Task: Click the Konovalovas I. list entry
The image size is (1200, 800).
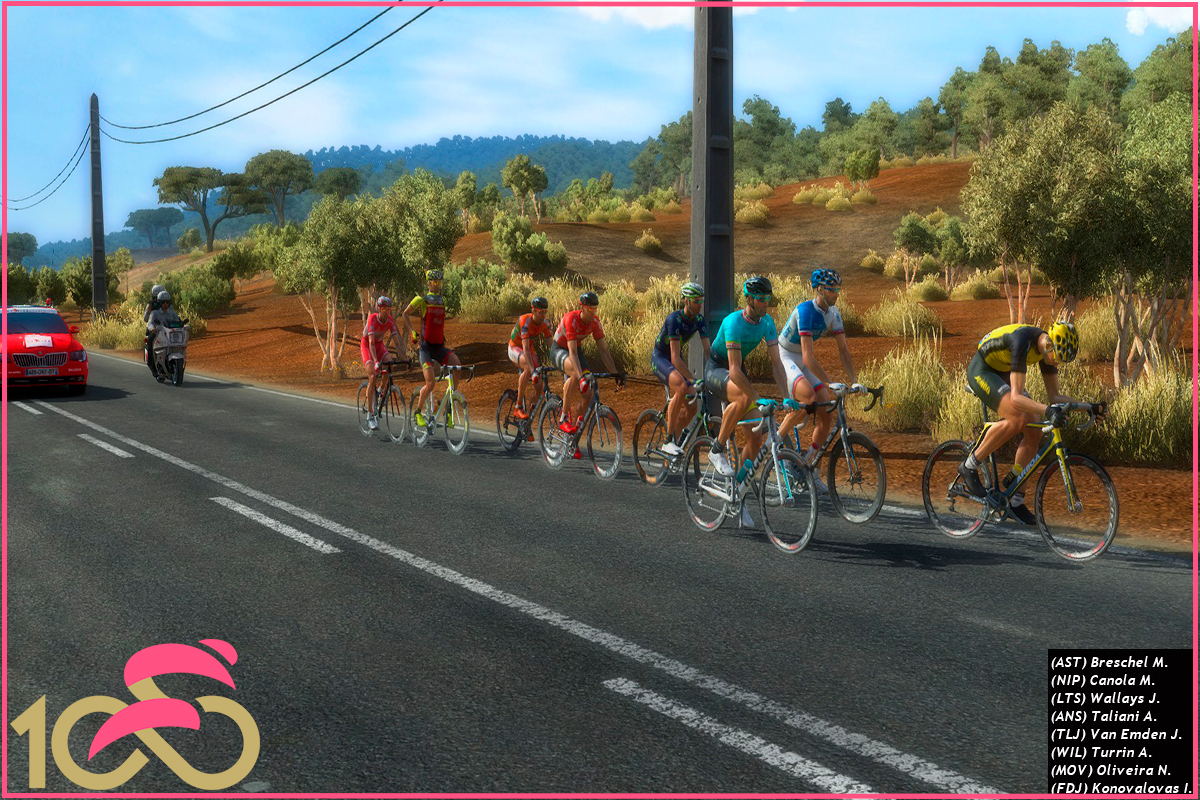Action: click(1122, 788)
